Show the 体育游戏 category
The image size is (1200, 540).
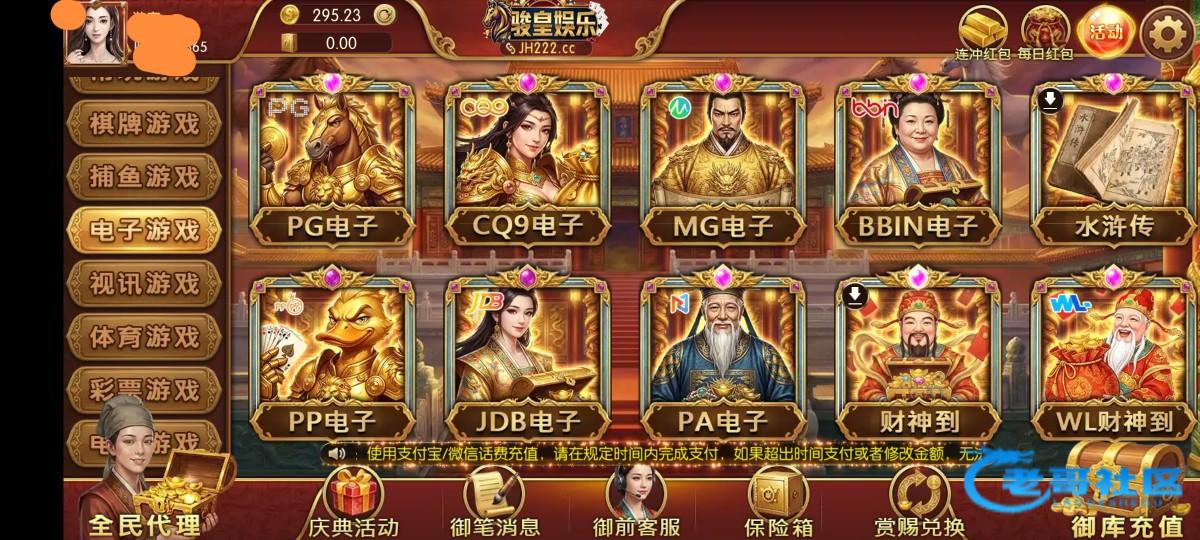pyautogui.click(x=144, y=335)
